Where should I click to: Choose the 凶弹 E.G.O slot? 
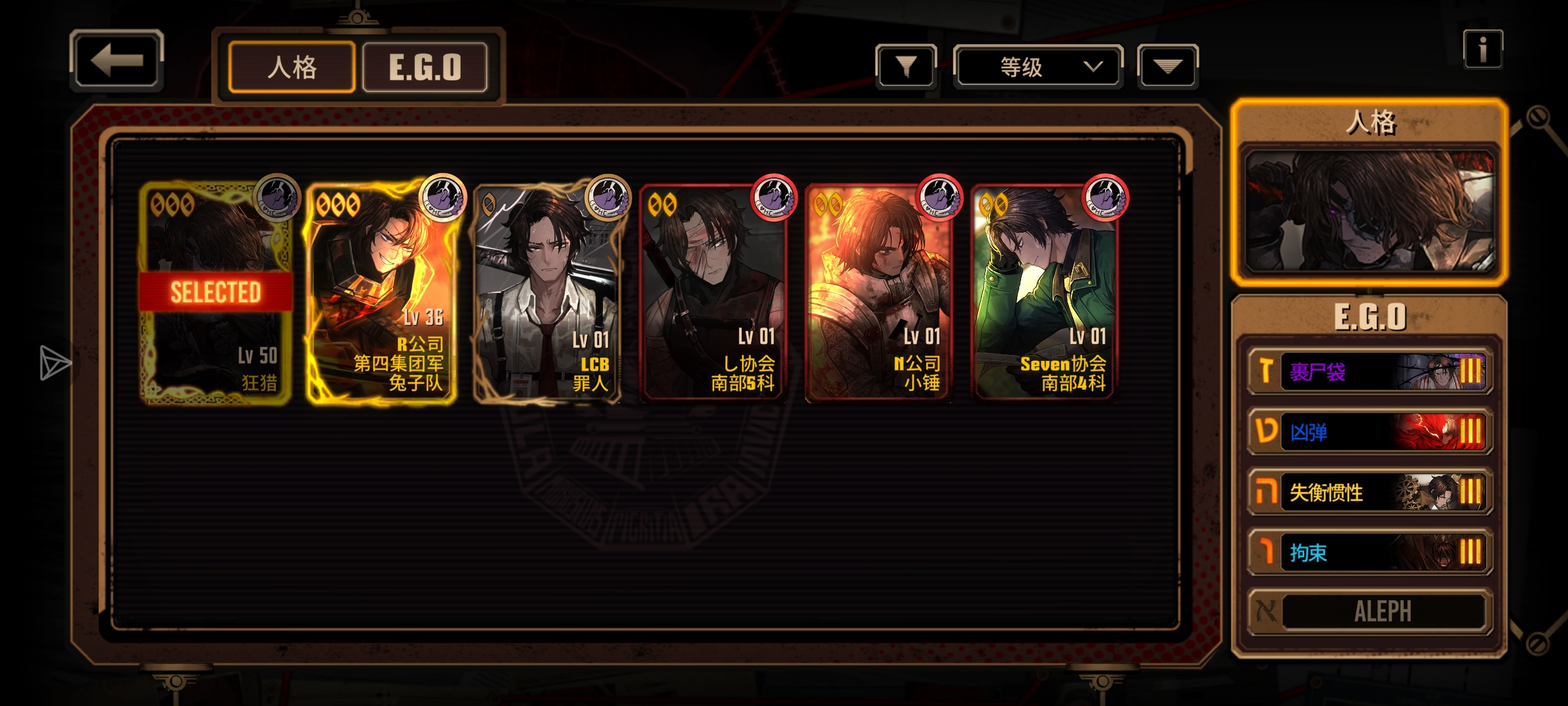1370,432
